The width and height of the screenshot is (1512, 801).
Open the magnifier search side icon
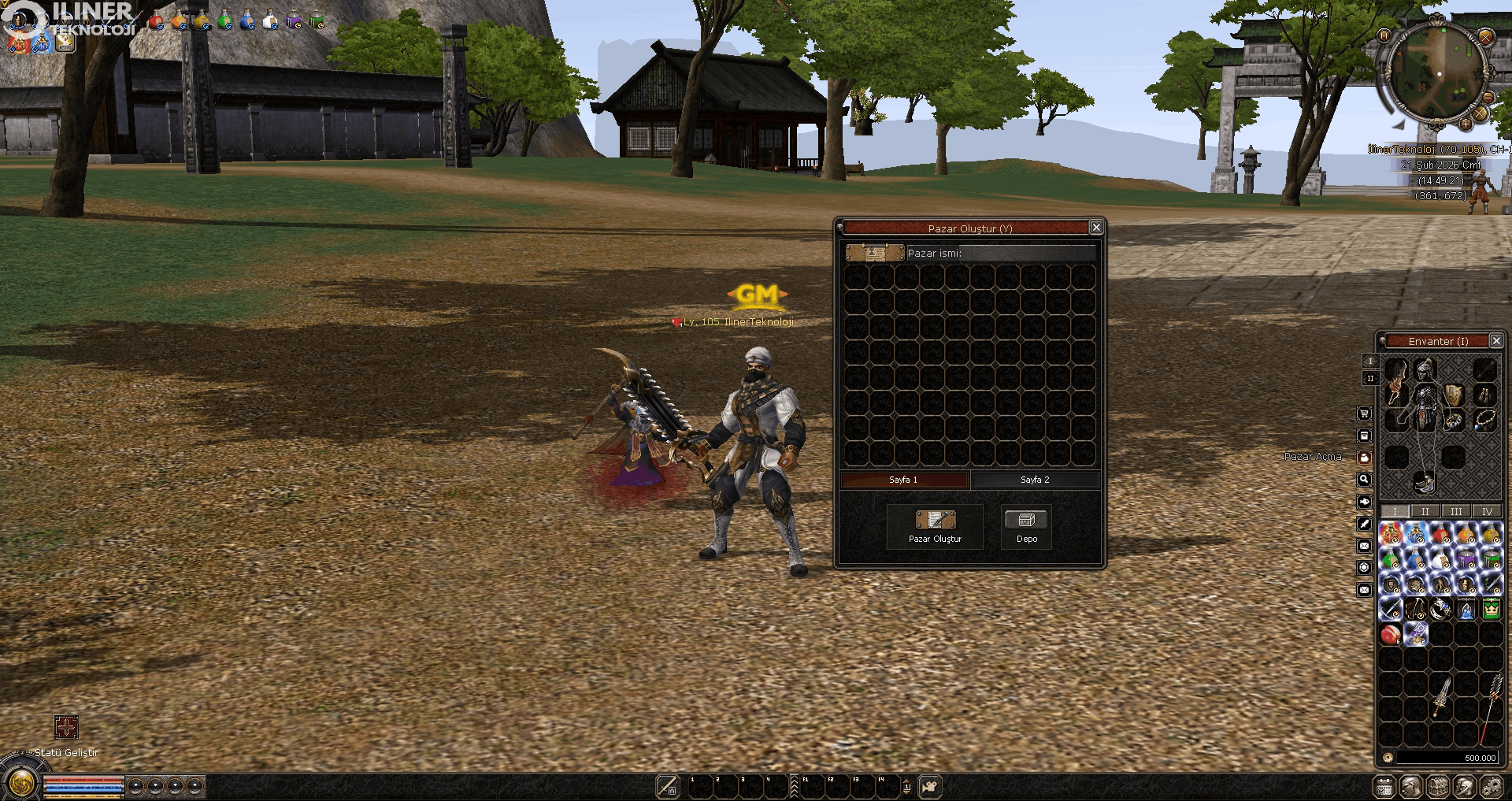(1365, 480)
